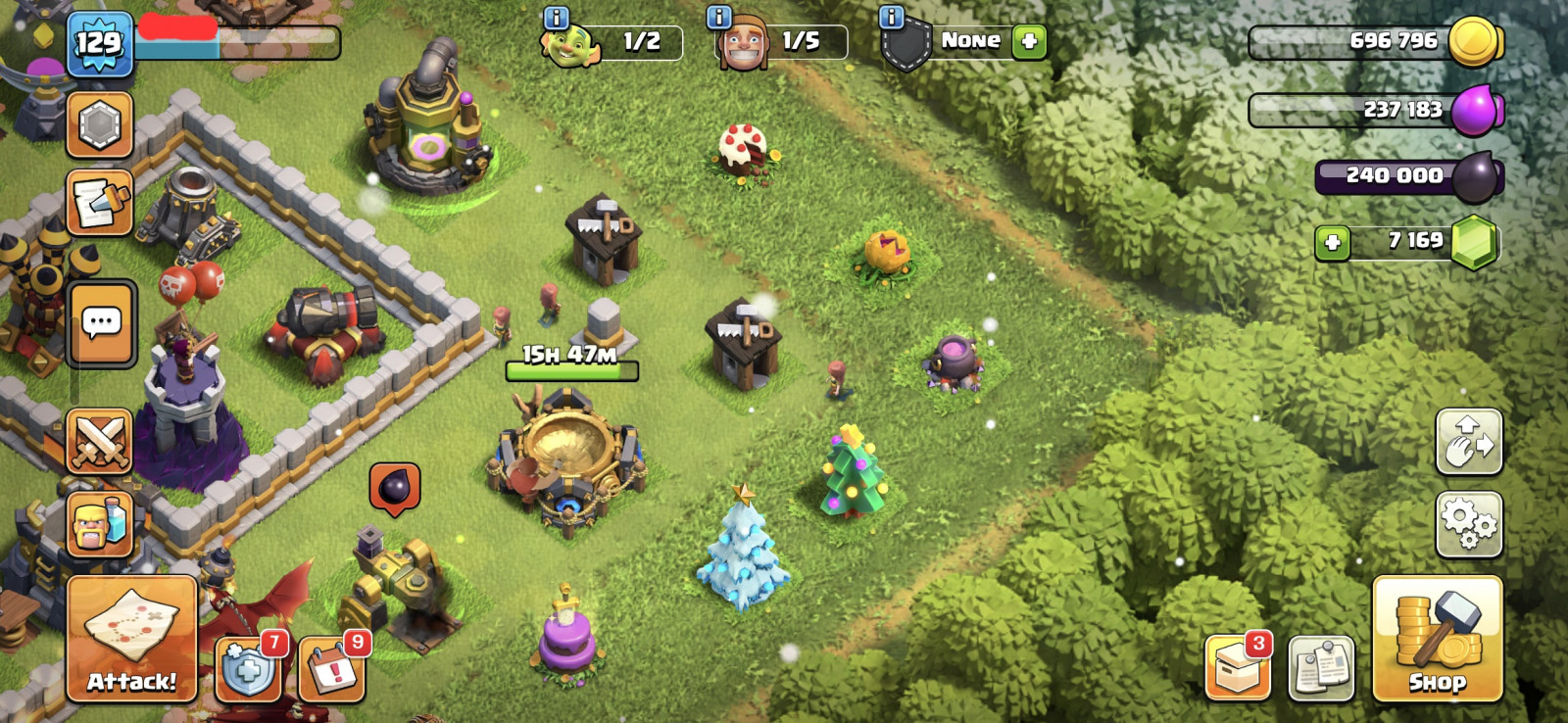Image resolution: width=1568 pixels, height=723 pixels.
Task: Open the barbarian army overview button
Action: pyautogui.click(x=99, y=524)
